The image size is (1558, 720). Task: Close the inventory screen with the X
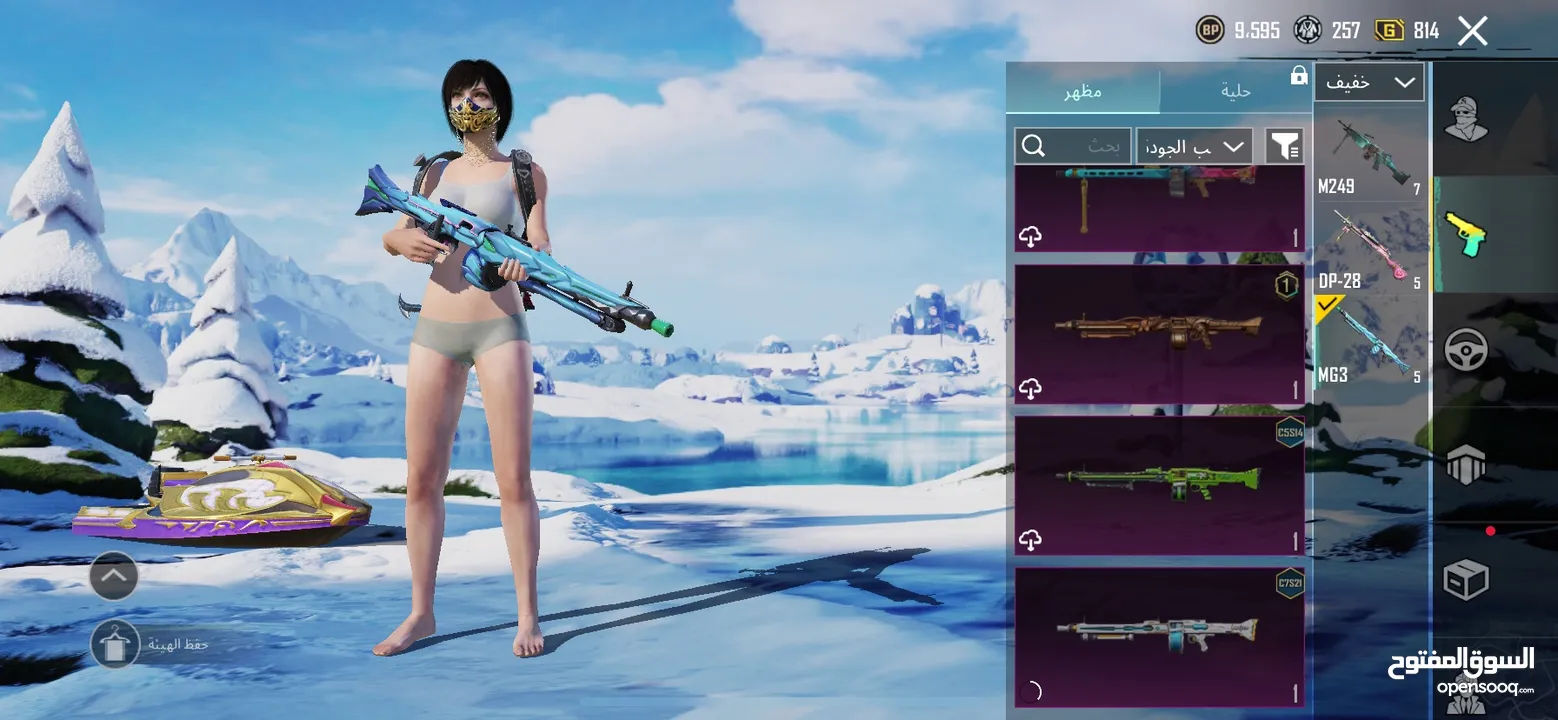click(x=1472, y=31)
